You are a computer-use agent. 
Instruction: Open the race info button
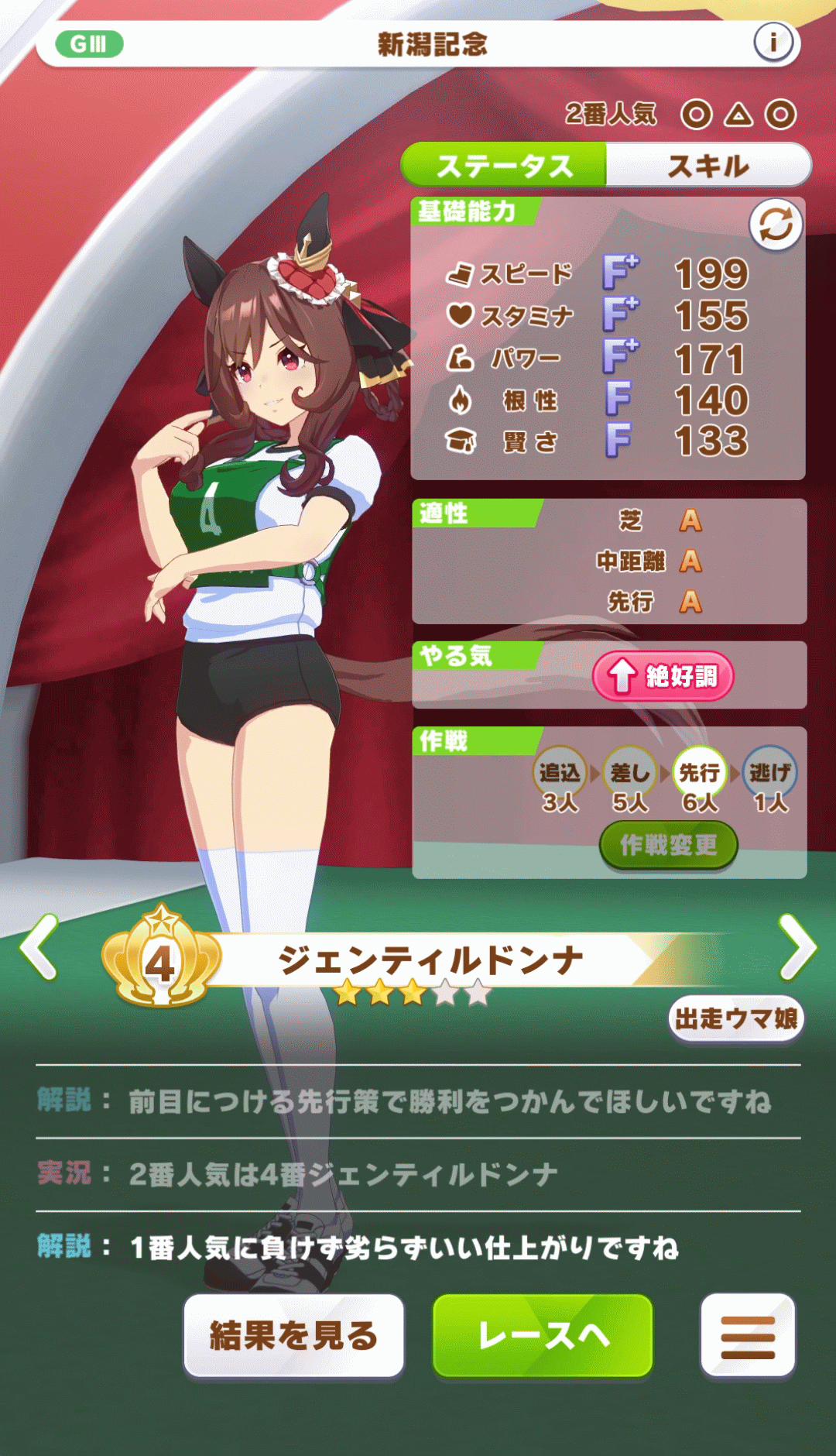point(773,43)
